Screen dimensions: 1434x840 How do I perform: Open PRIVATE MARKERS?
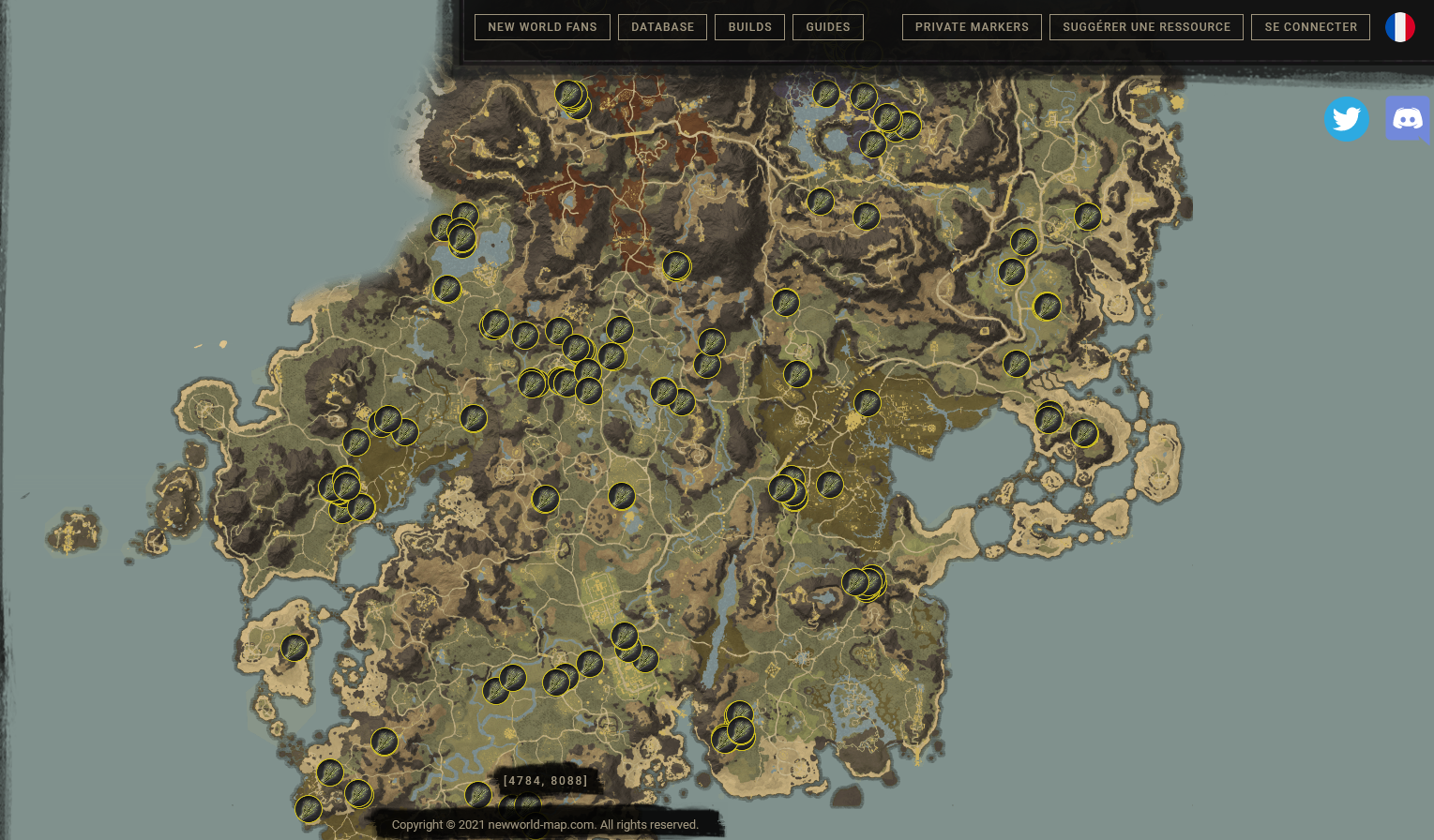(x=972, y=27)
